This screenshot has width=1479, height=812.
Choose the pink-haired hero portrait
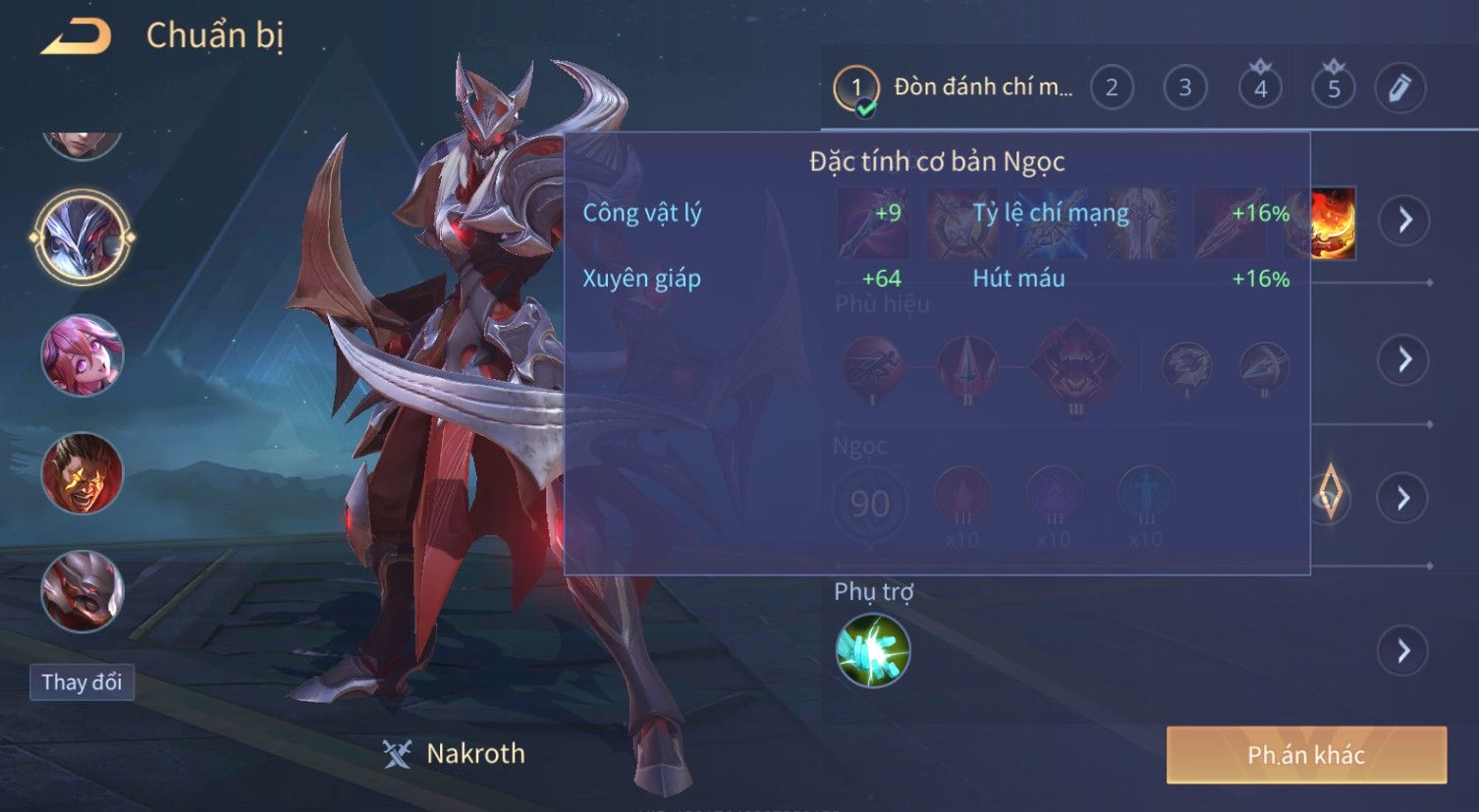(82, 354)
